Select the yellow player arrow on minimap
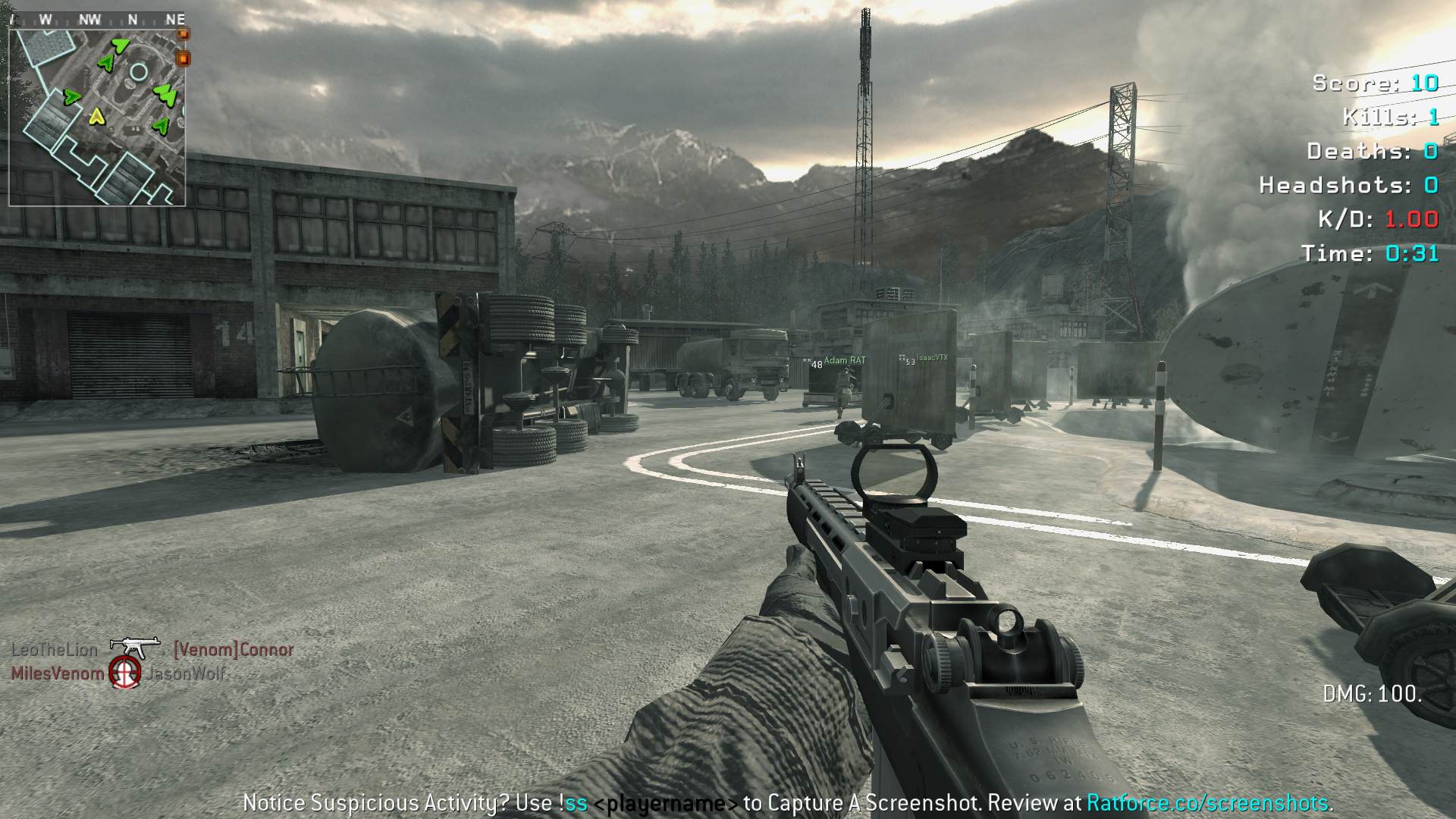This screenshot has height=819, width=1456. 96,116
